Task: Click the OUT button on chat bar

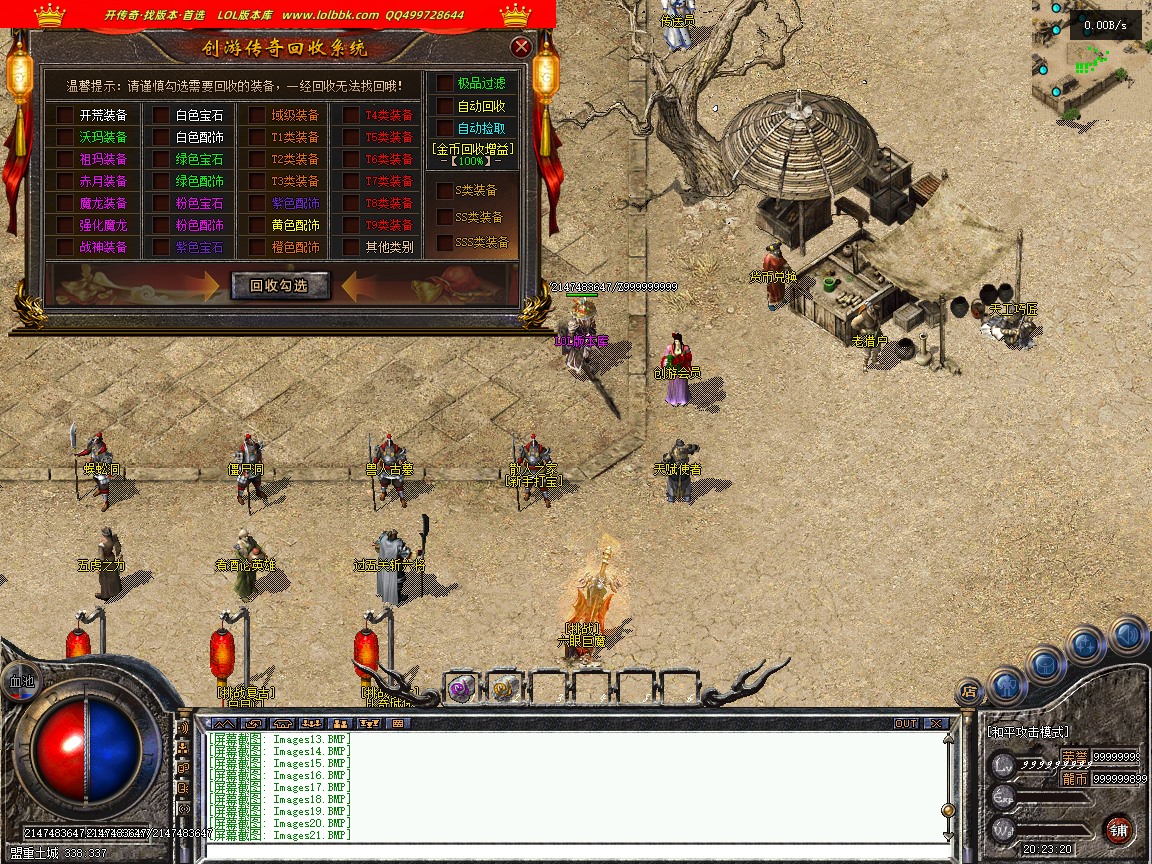Action: (906, 723)
